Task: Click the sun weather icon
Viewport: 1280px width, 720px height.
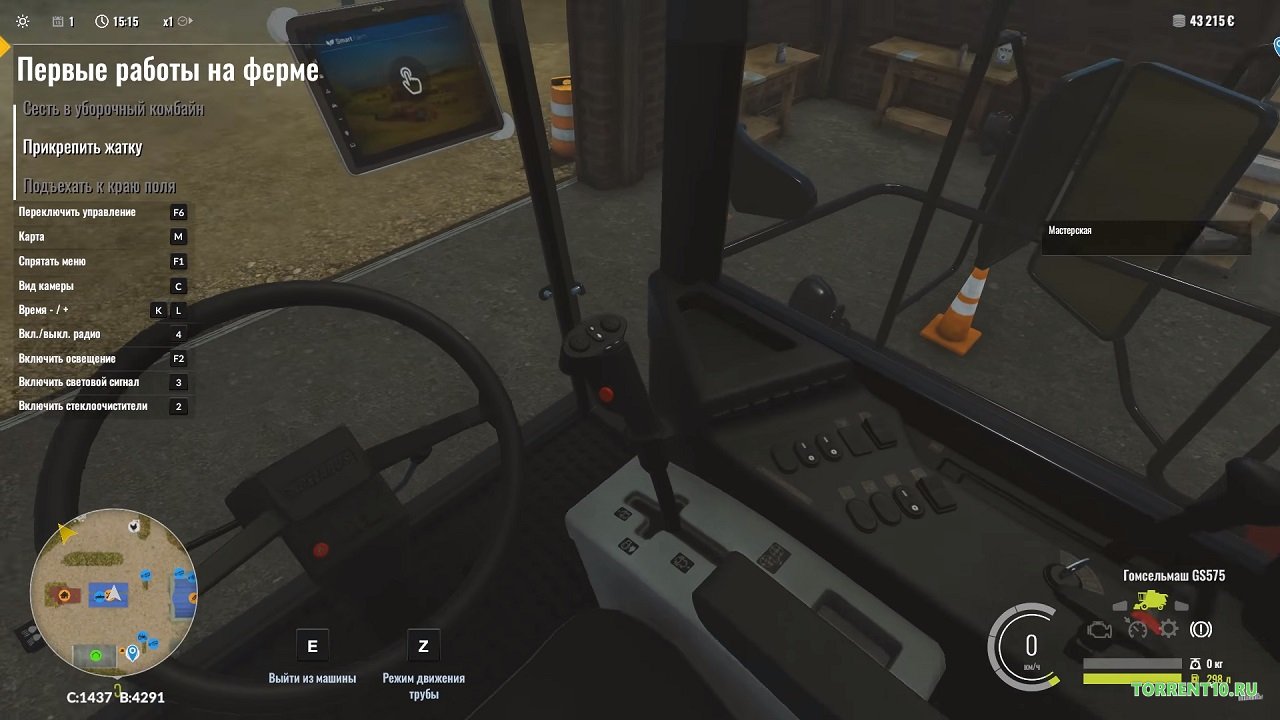Action: pyautogui.click(x=23, y=21)
